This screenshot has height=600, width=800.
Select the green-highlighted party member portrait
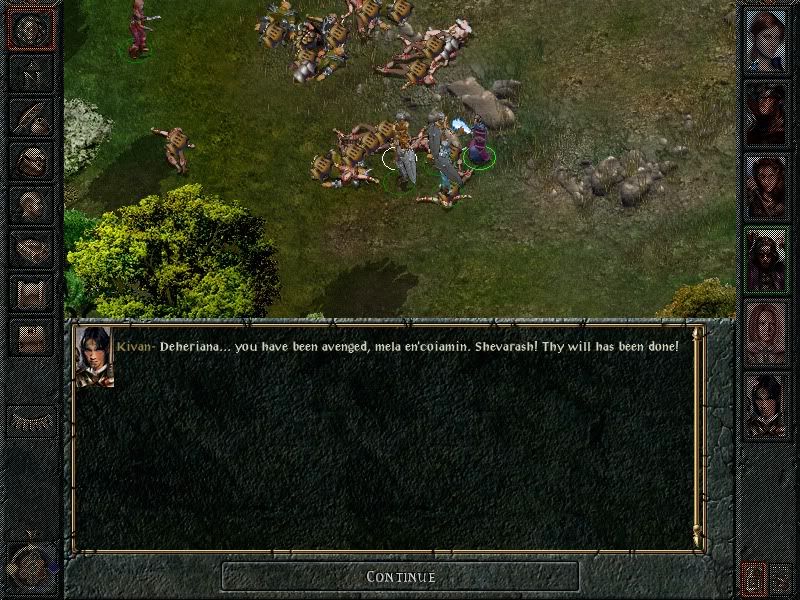click(766, 260)
